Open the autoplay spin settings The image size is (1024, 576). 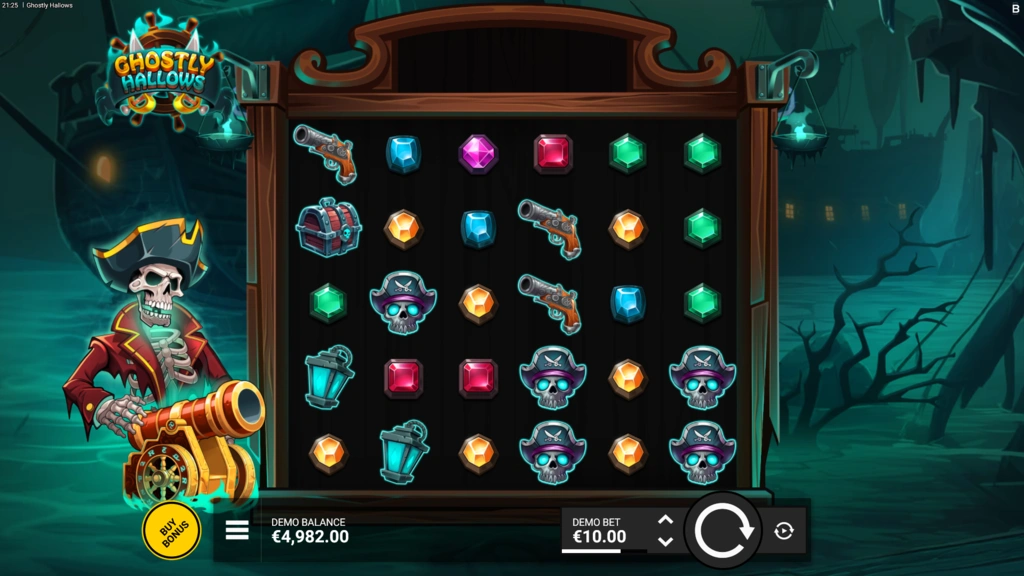pyautogui.click(x=784, y=531)
